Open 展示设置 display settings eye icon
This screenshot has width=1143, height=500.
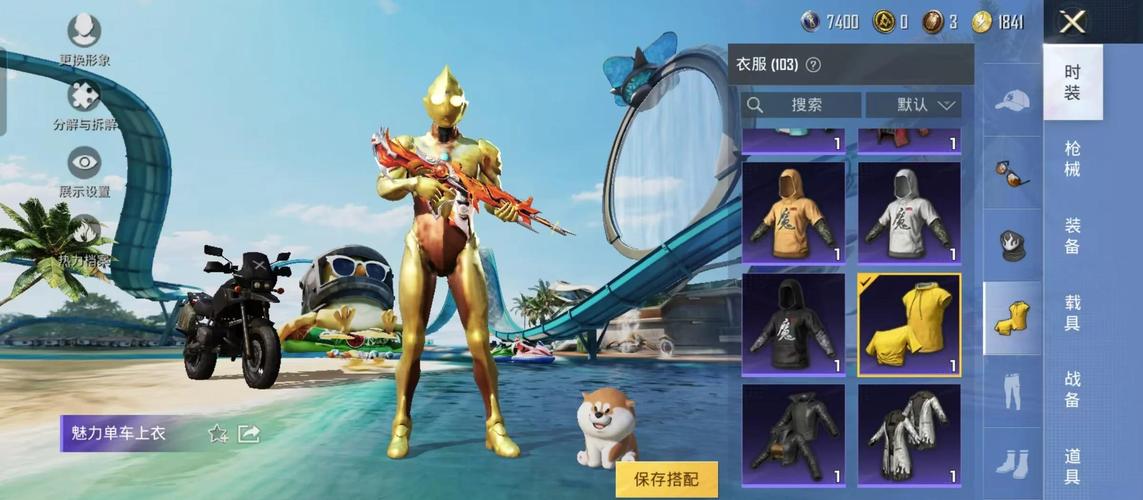(x=84, y=162)
